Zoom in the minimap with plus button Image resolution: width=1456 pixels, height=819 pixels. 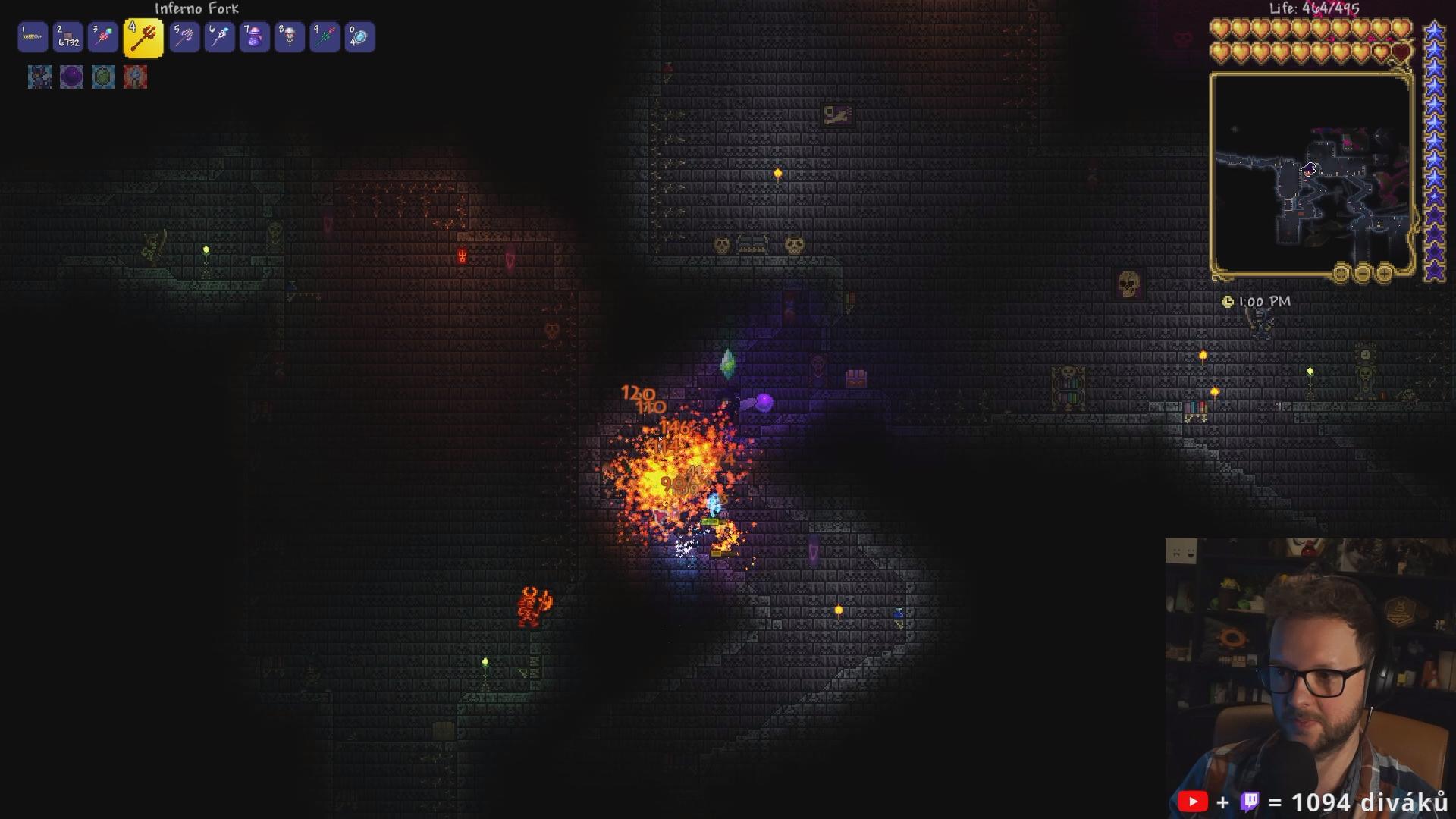(x=1384, y=272)
